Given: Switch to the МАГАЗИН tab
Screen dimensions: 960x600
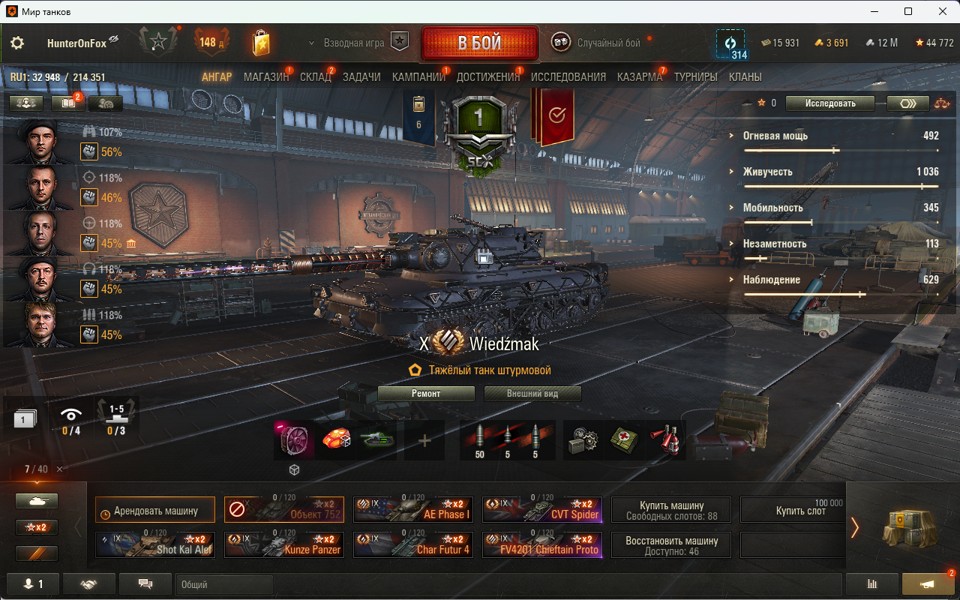Looking at the screenshot, I should pos(266,77).
